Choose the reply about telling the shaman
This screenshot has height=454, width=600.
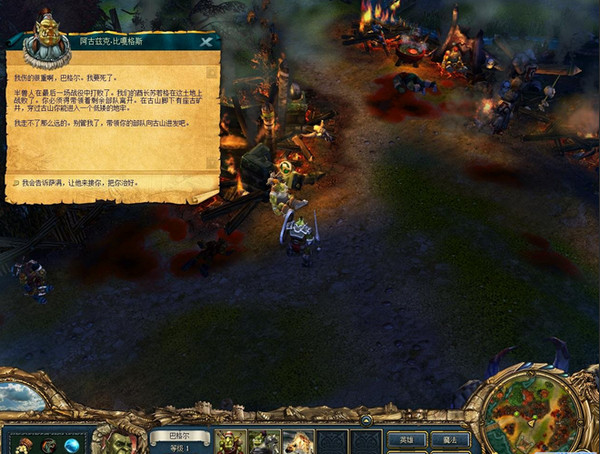[x=80, y=184]
